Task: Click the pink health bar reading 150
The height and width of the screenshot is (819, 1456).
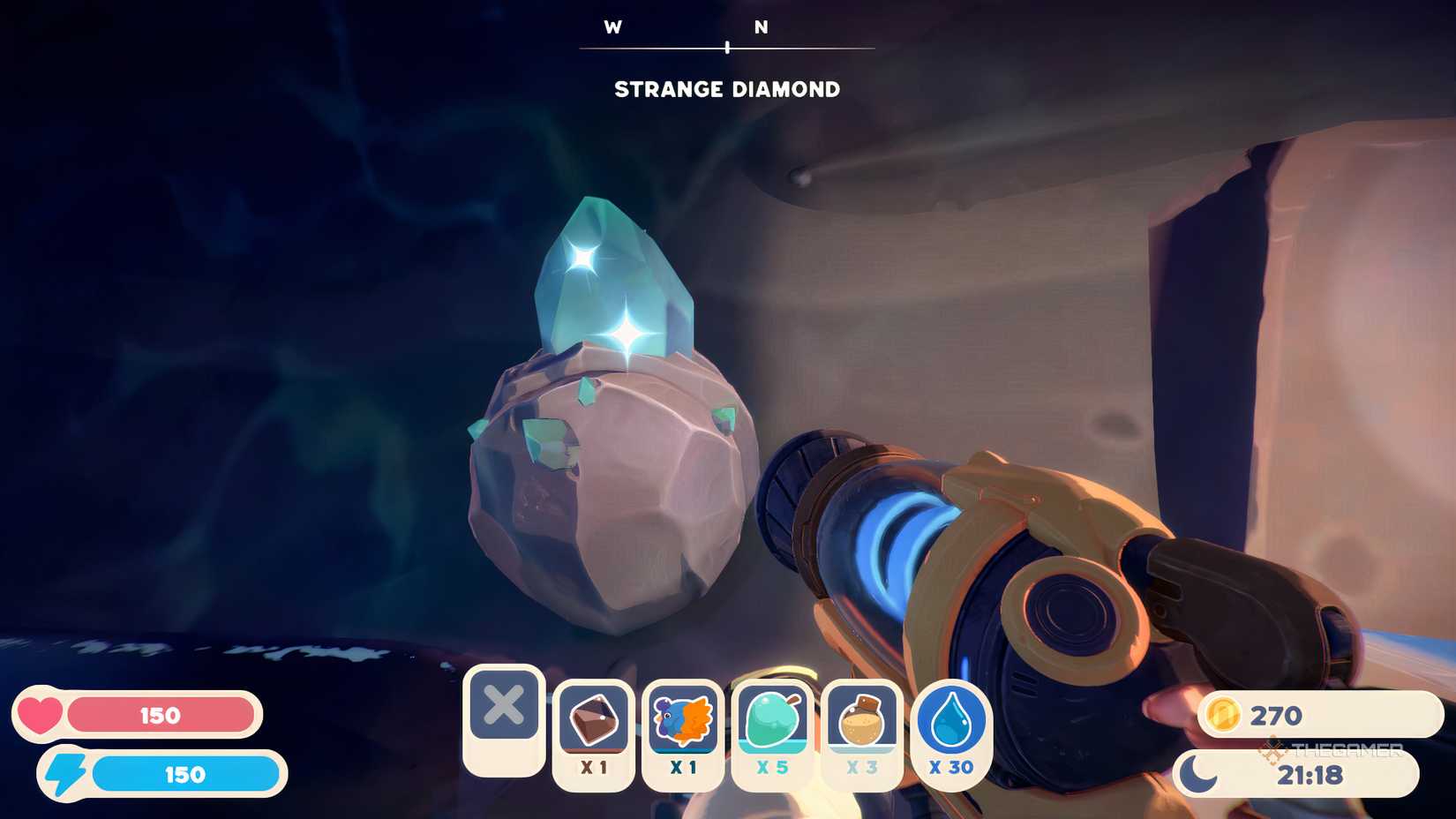Action: (x=159, y=717)
